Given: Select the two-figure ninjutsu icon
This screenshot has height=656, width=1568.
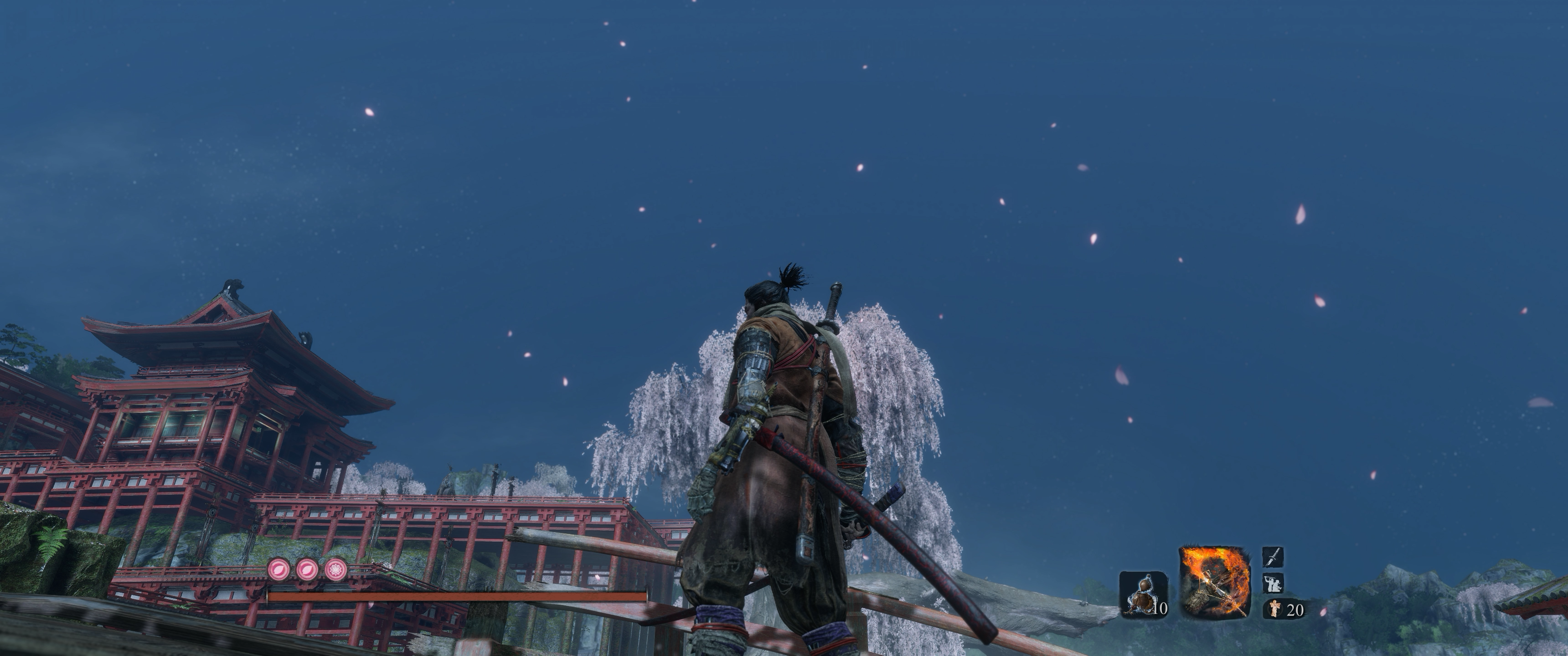Looking at the screenshot, I should click(1274, 583).
